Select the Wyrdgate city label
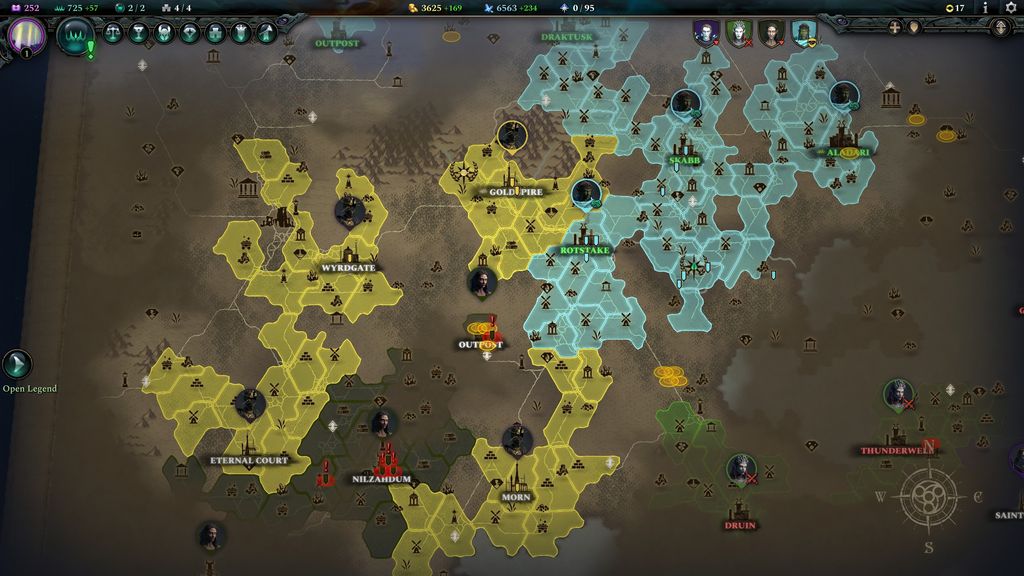This screenshot has width=1024, height=576. pos(348,268)
